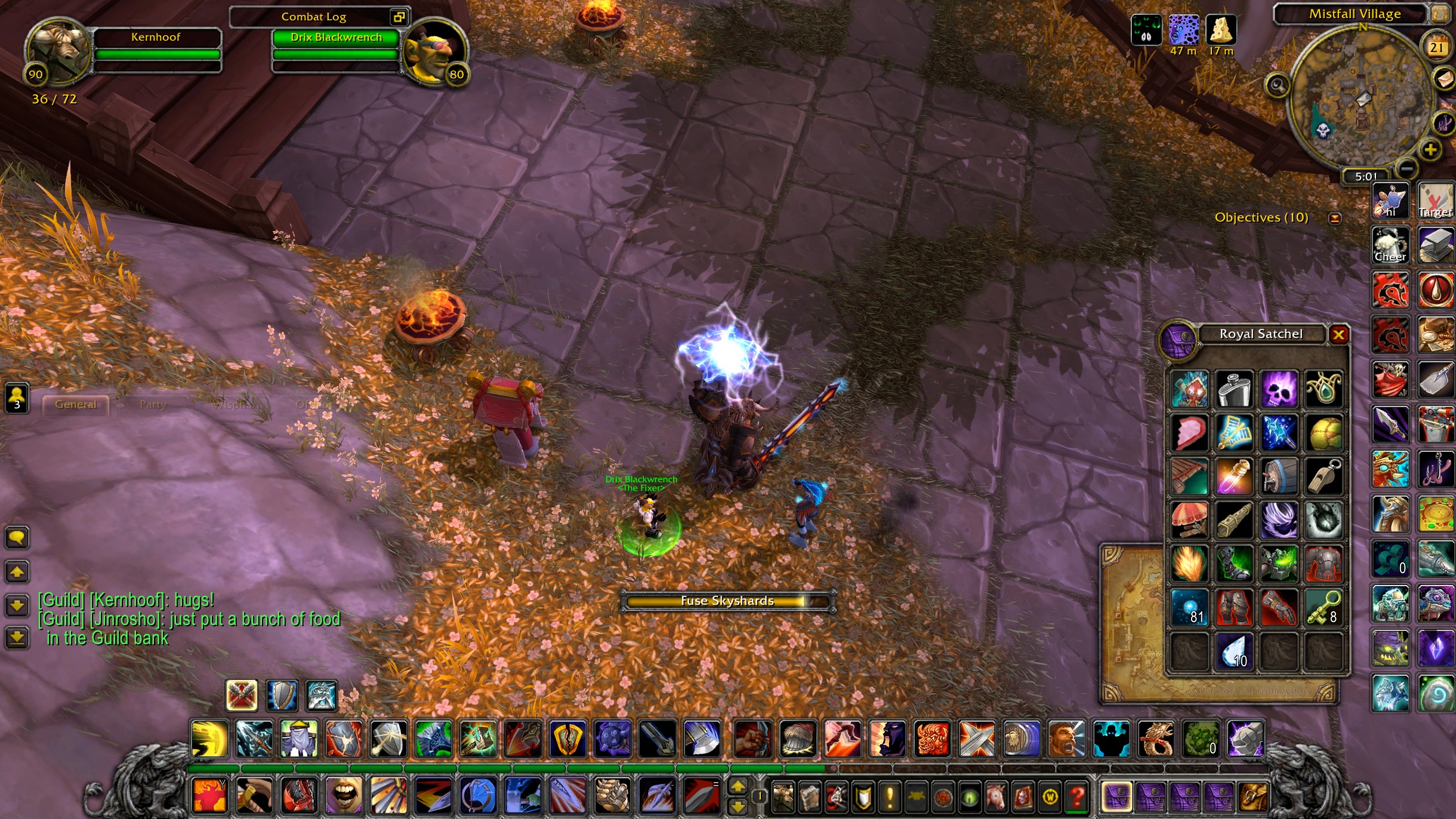
Task: Switch to the Party chat tab
Action: (x=153, y=405)
